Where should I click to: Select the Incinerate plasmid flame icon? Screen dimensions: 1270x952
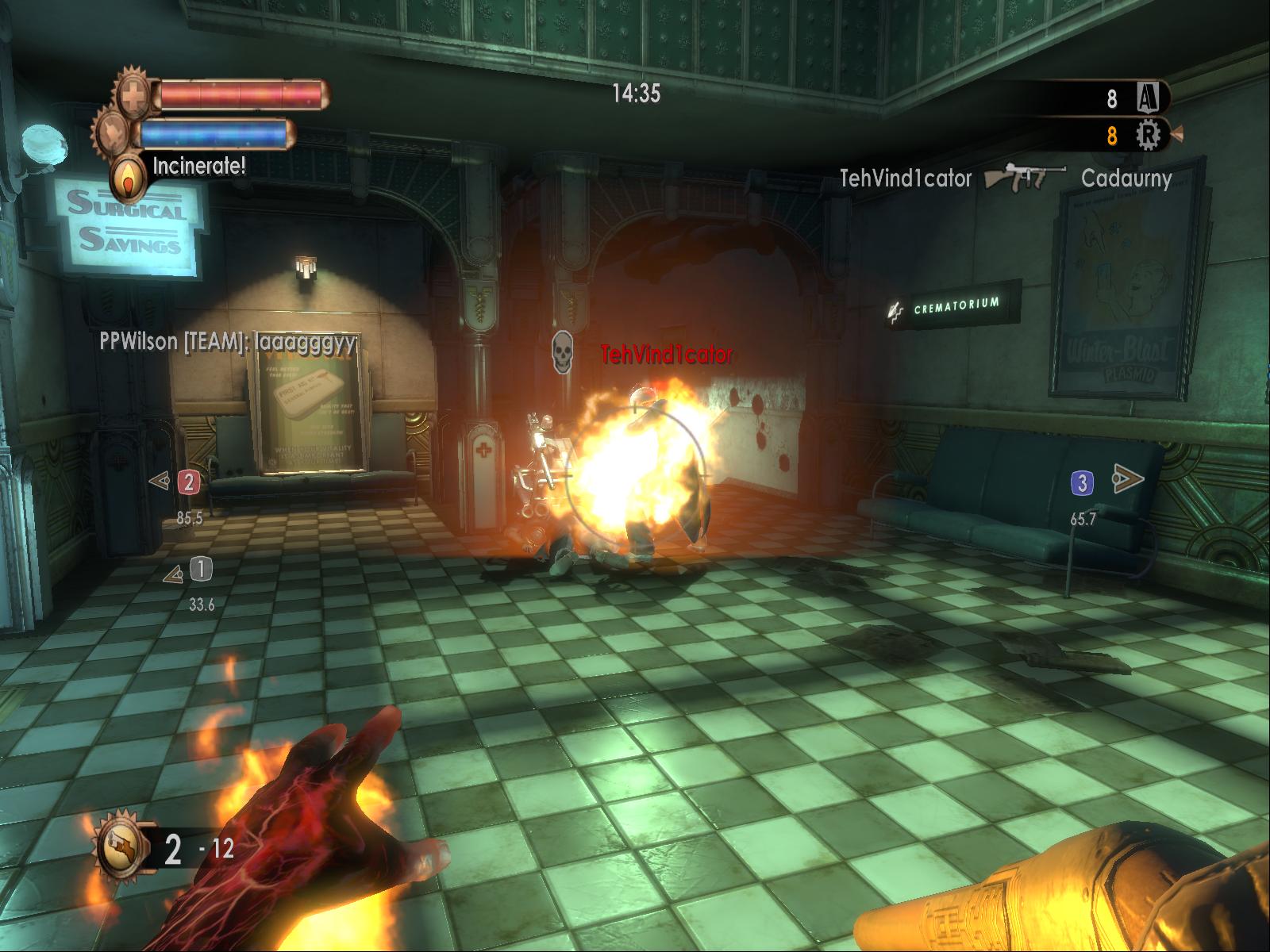click(127, 180)
